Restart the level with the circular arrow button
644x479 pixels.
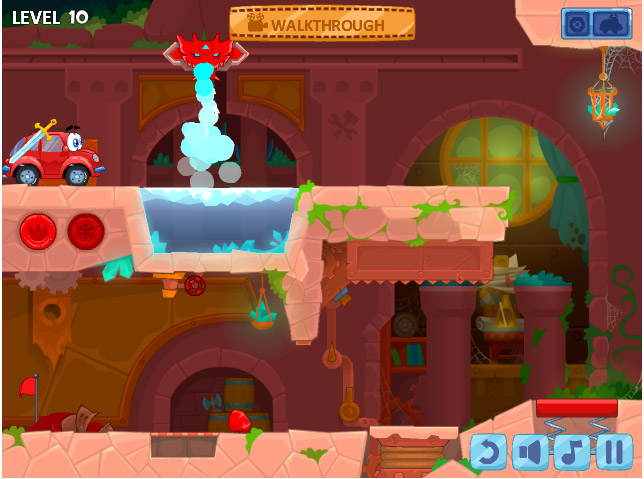(x=488, y=452)
